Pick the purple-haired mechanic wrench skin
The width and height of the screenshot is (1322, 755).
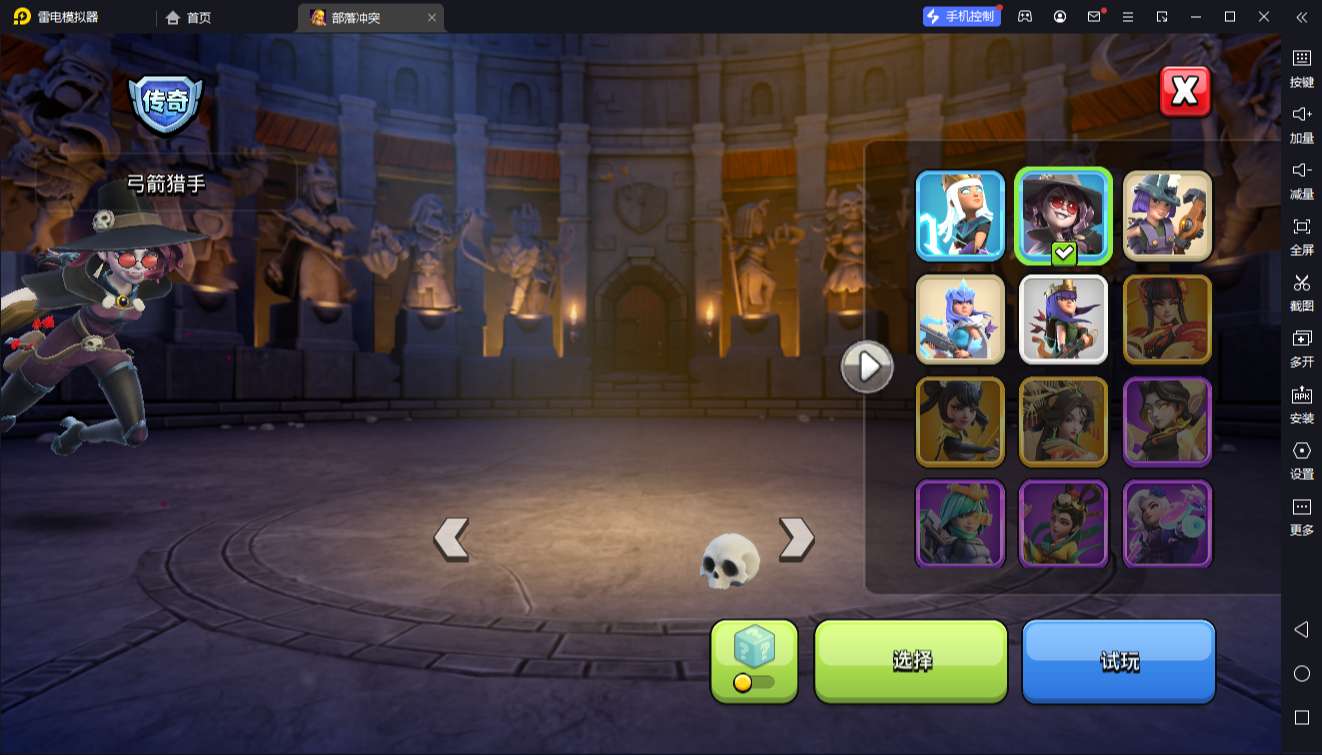pyautogui.click(x=1167, y=216)
